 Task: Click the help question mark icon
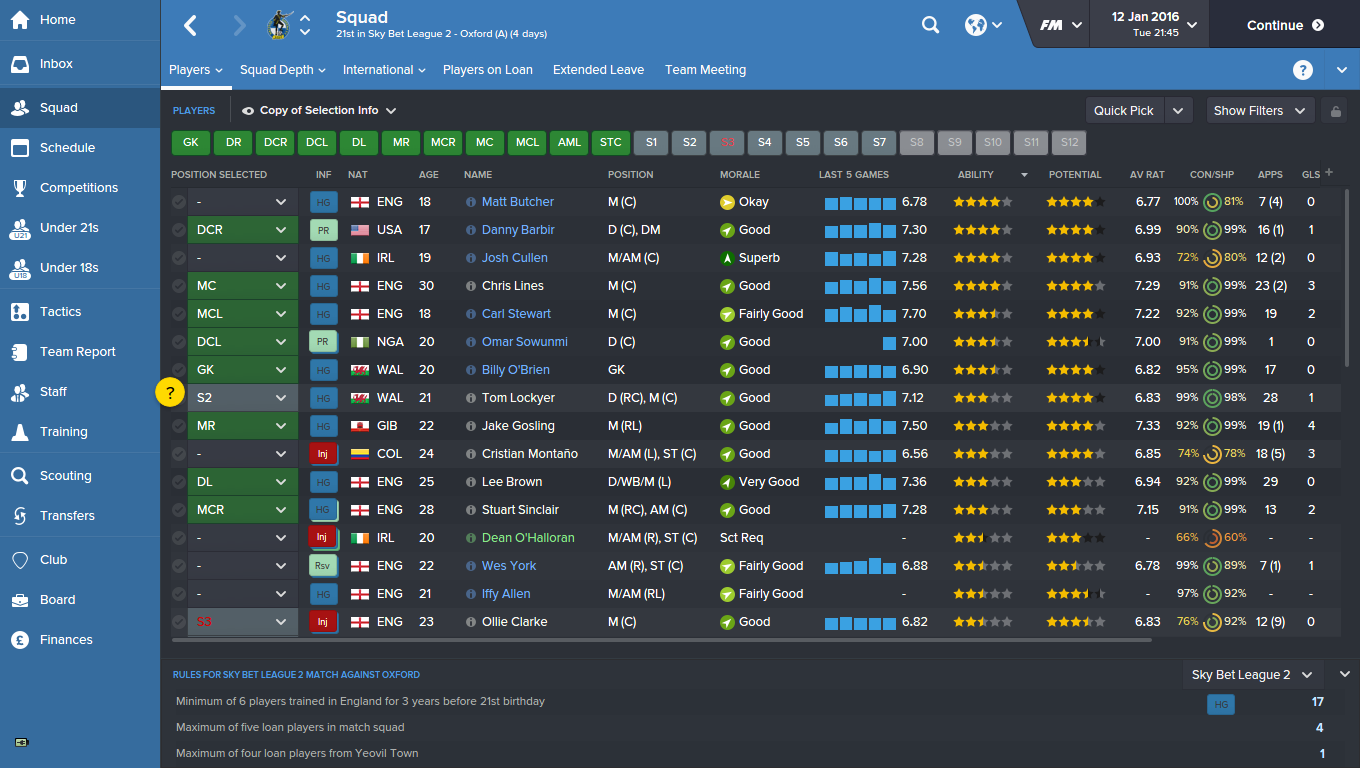click(x=1302, y=70)
